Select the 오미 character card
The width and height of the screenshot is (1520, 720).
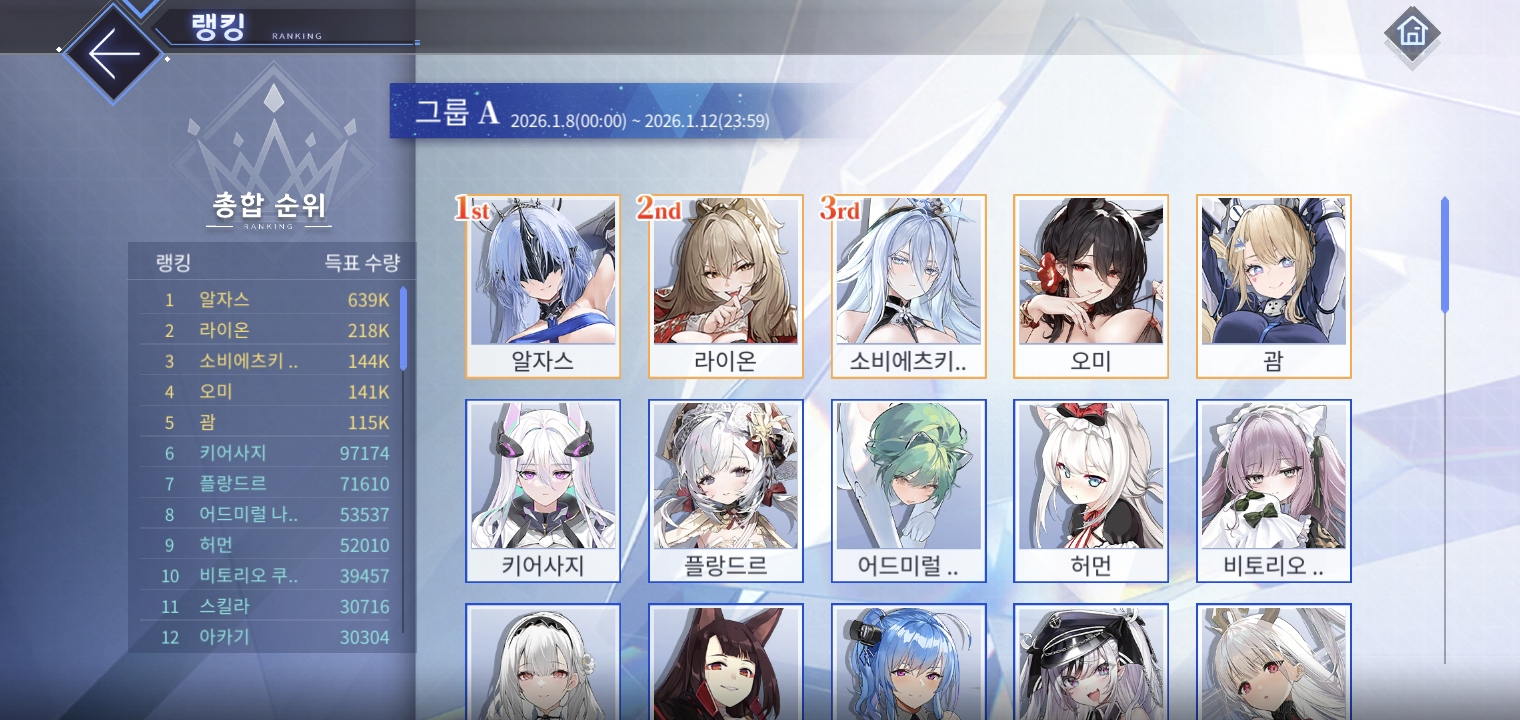point(1091,286)
